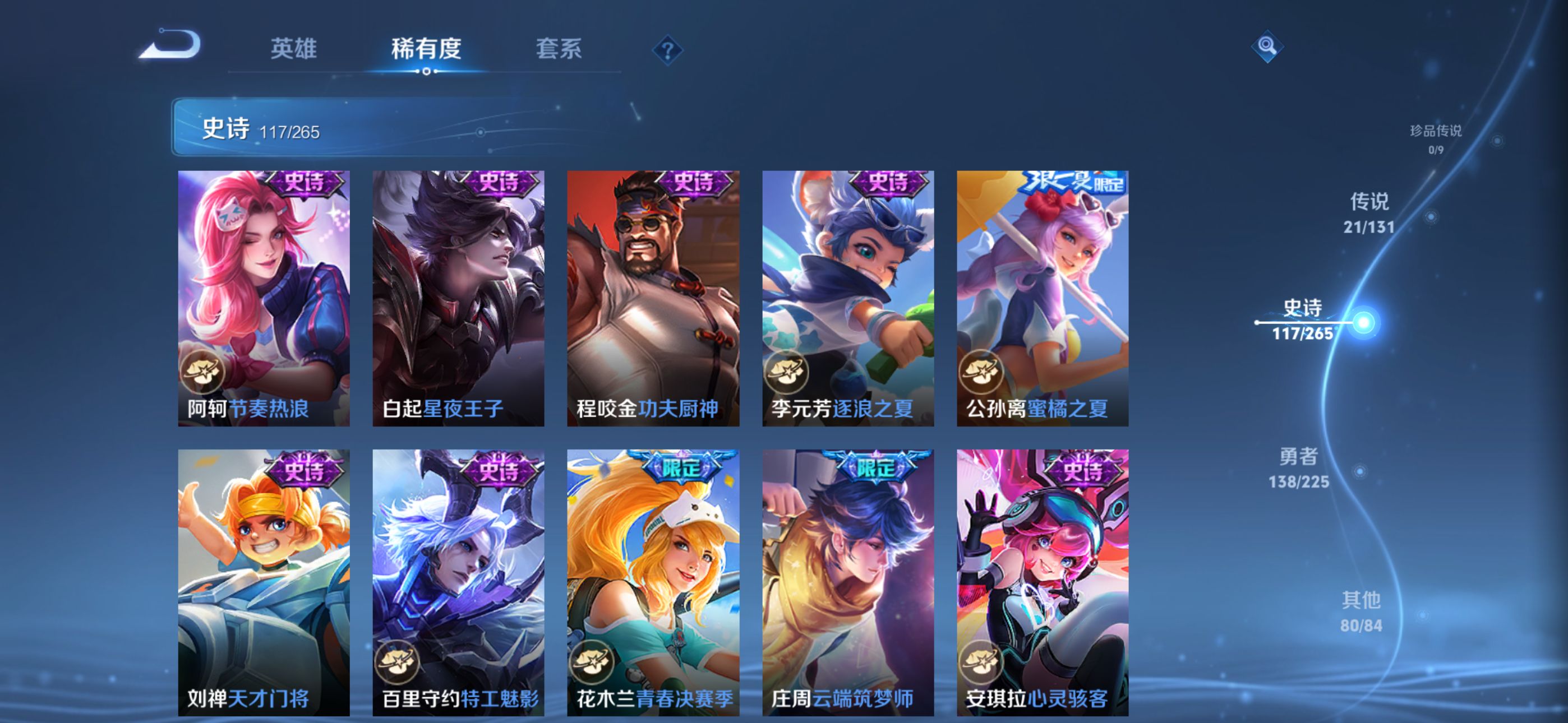Open the question mark help icon
1568x723 pixels.
tap(667, 50)
